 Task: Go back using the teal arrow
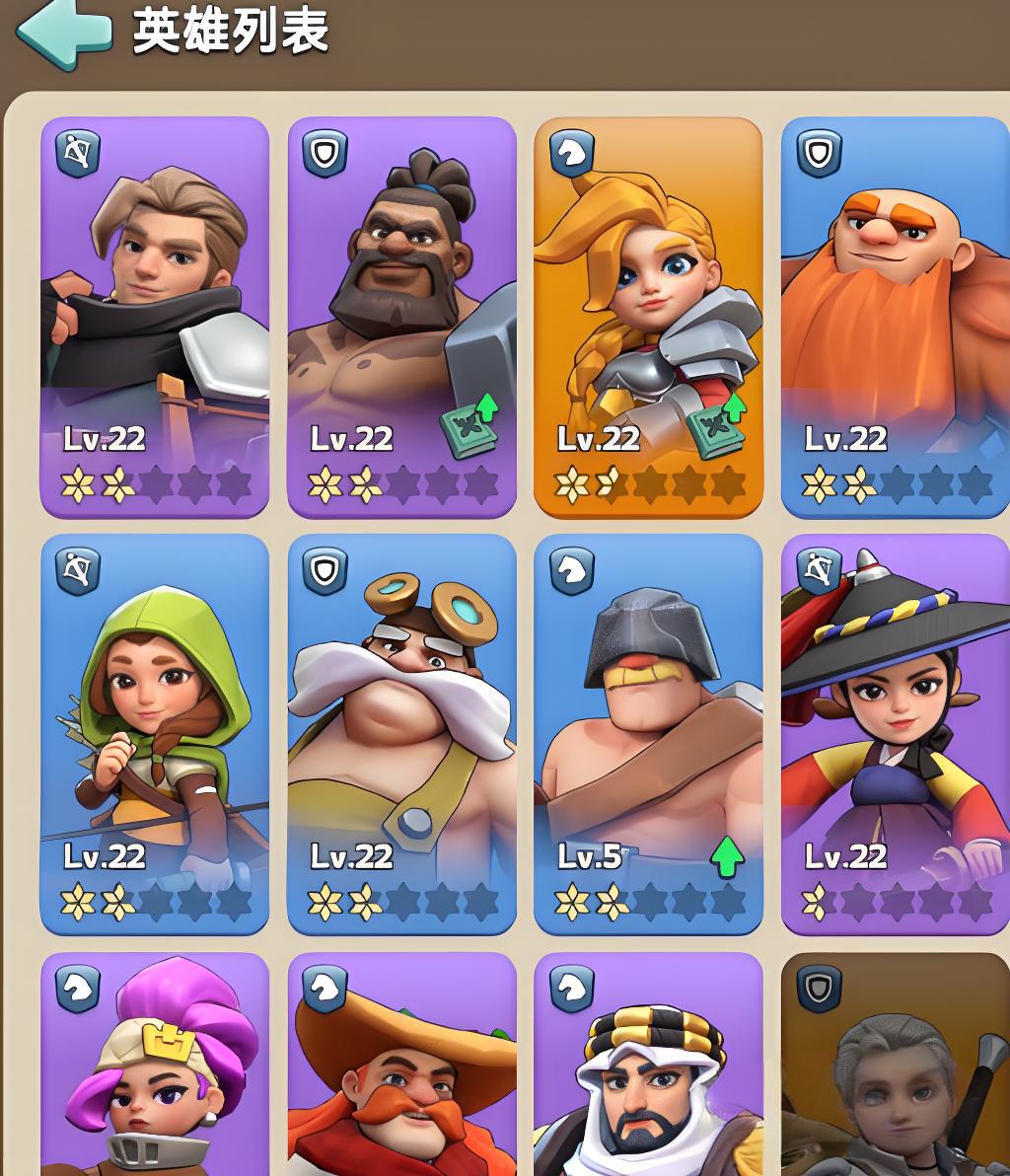pos(63,34)
